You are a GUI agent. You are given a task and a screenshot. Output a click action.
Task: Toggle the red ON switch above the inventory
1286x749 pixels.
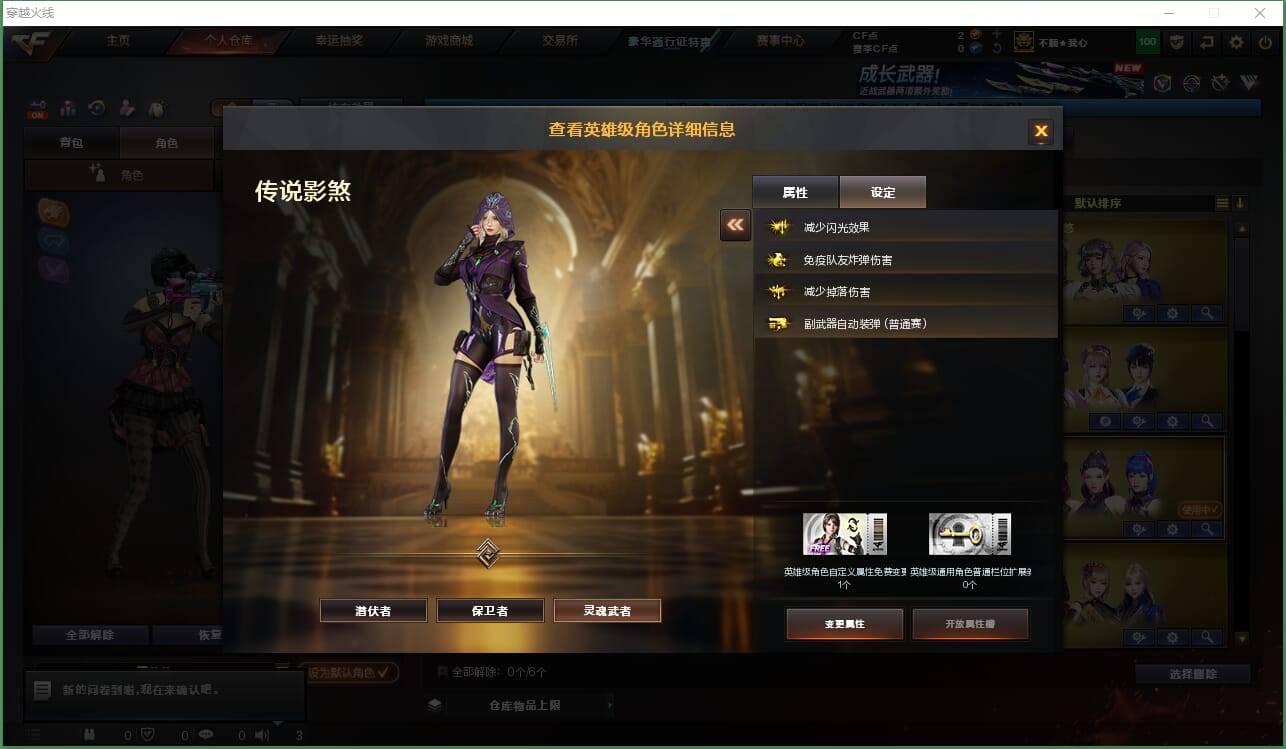(36, 112)
